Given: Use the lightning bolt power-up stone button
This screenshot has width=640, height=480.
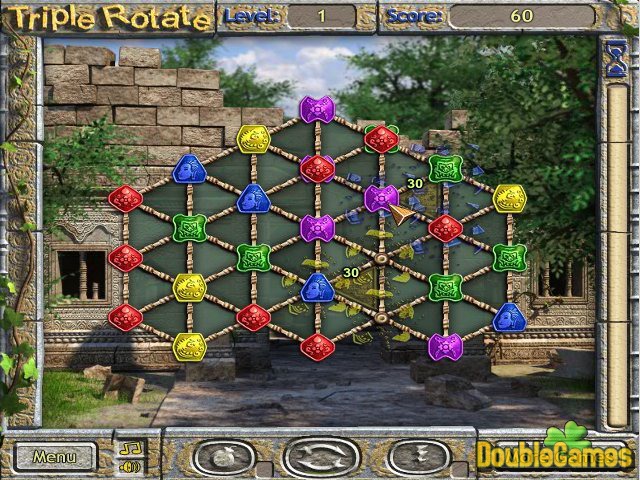Looking at the screenshot, I should point(418,457).
